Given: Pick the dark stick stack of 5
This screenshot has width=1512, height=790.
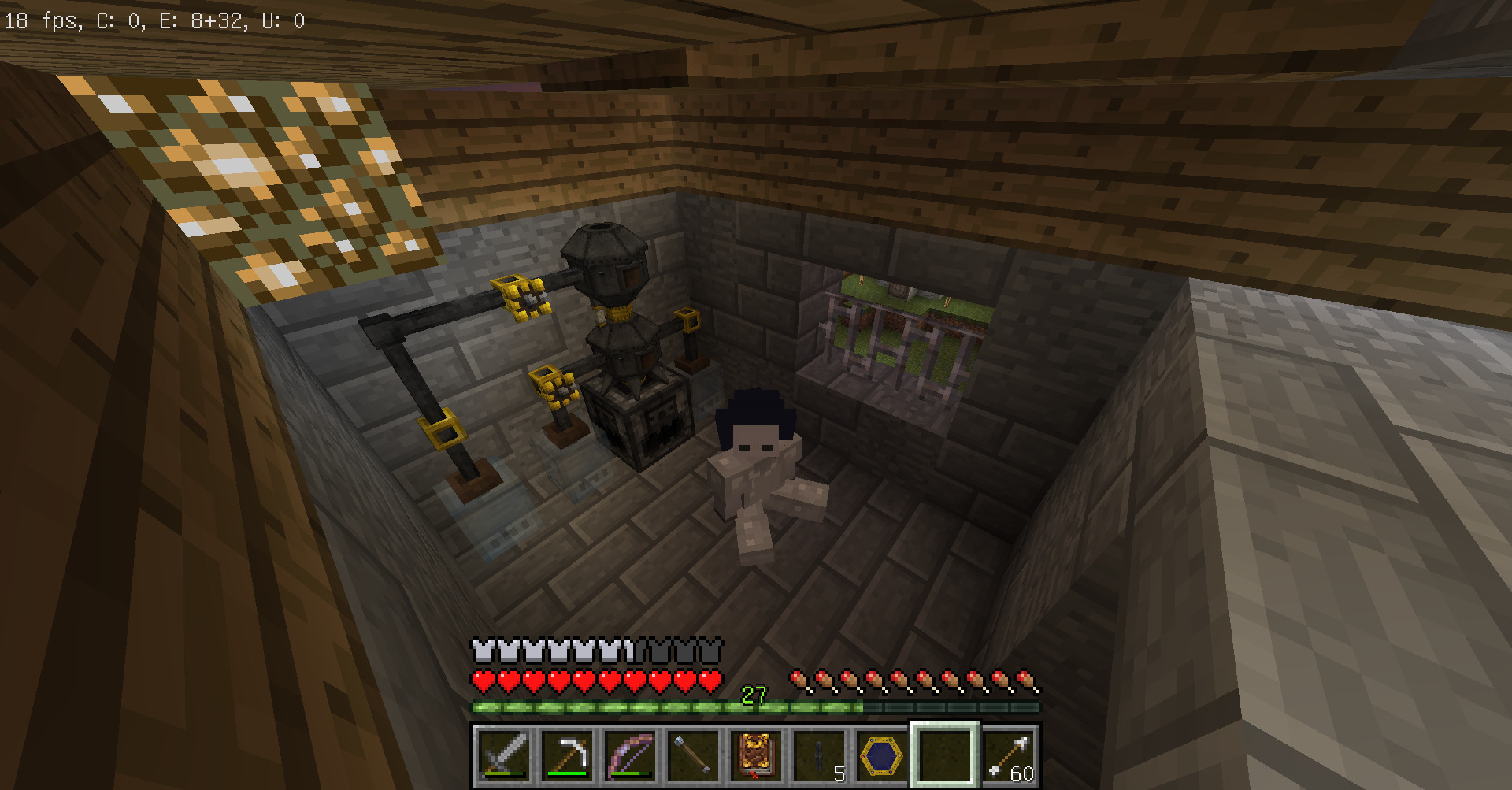Looking at the screenshot, I should click(x=819, y=755).
